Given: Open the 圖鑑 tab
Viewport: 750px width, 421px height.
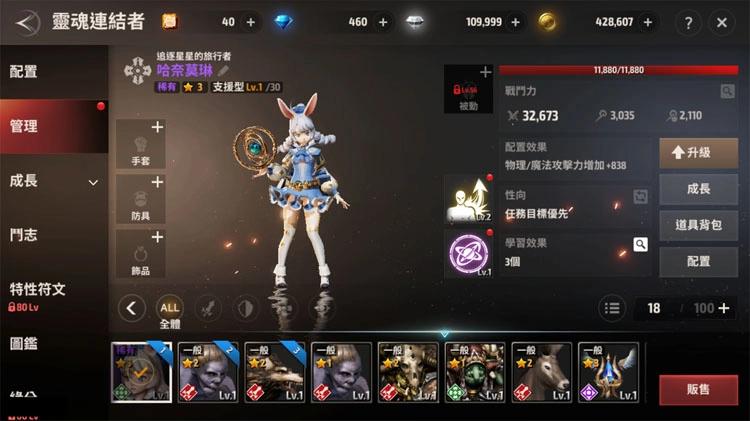Looking at the screenshot, I should pyautogui.click(x=24, y=342).
